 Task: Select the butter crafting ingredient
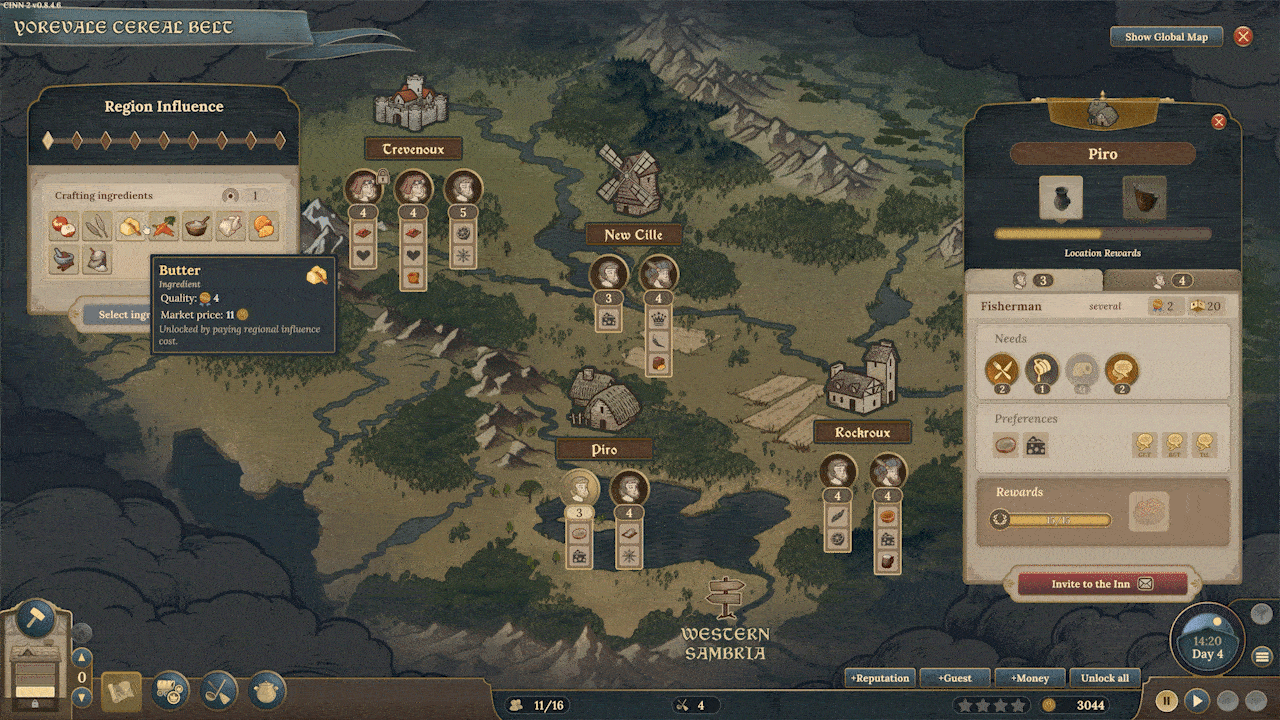pyautogui.click(x=130, y=227)
